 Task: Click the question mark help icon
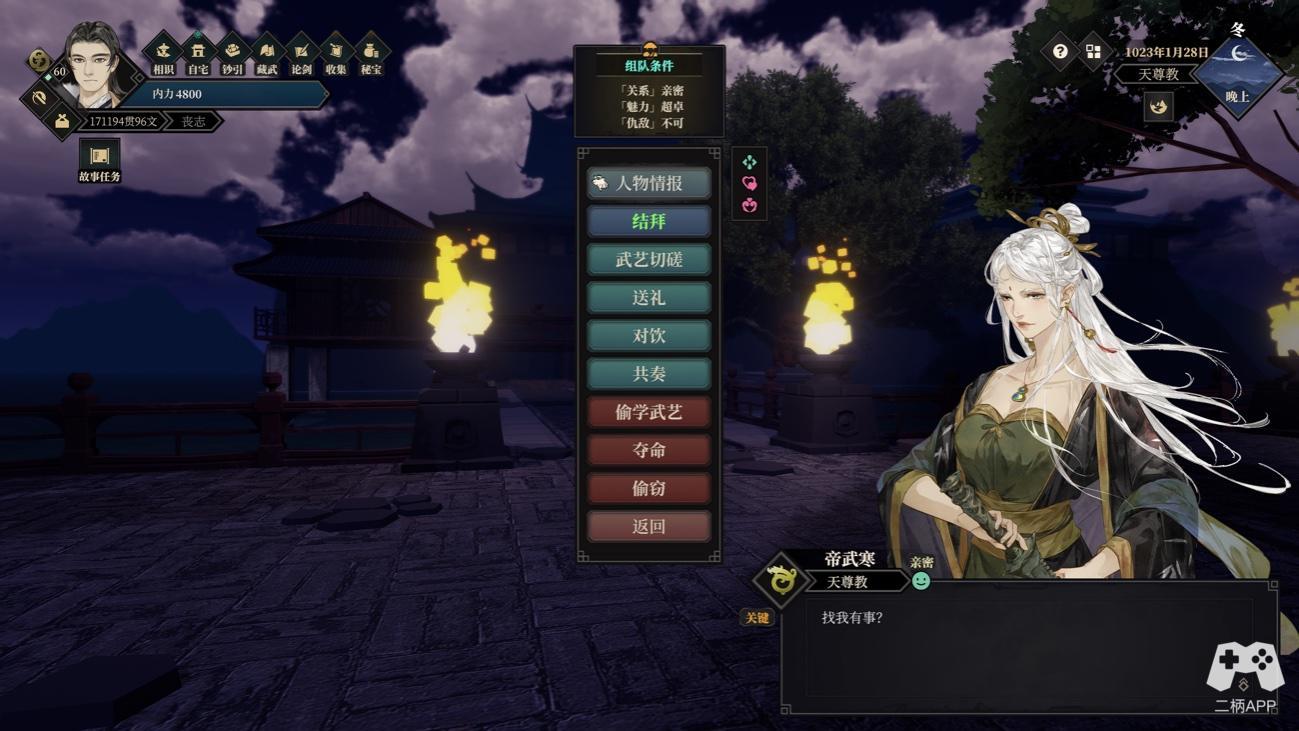(x=1060, y=51)
